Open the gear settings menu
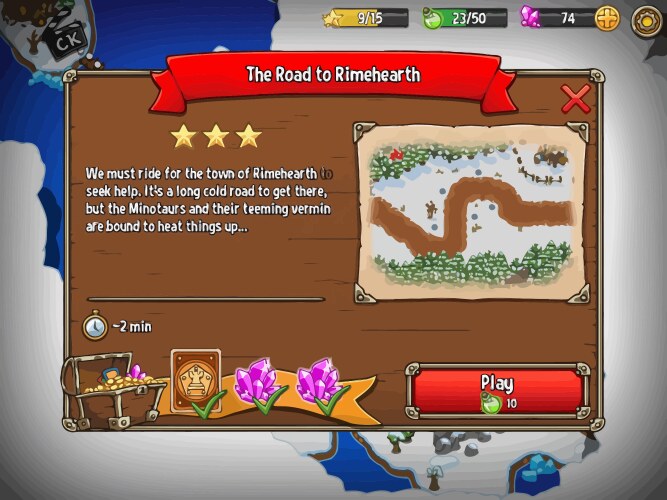667x500 pixels. 645,18
